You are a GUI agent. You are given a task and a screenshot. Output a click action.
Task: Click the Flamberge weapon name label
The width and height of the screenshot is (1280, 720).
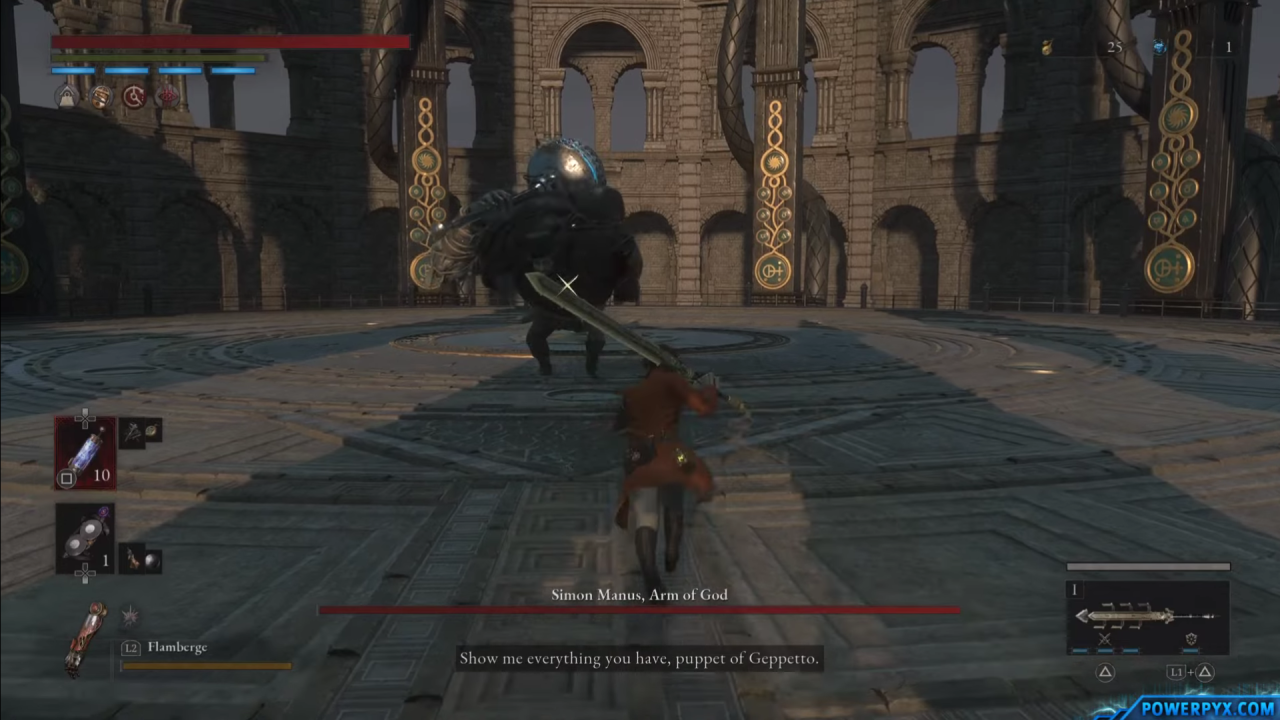(177, 647)
